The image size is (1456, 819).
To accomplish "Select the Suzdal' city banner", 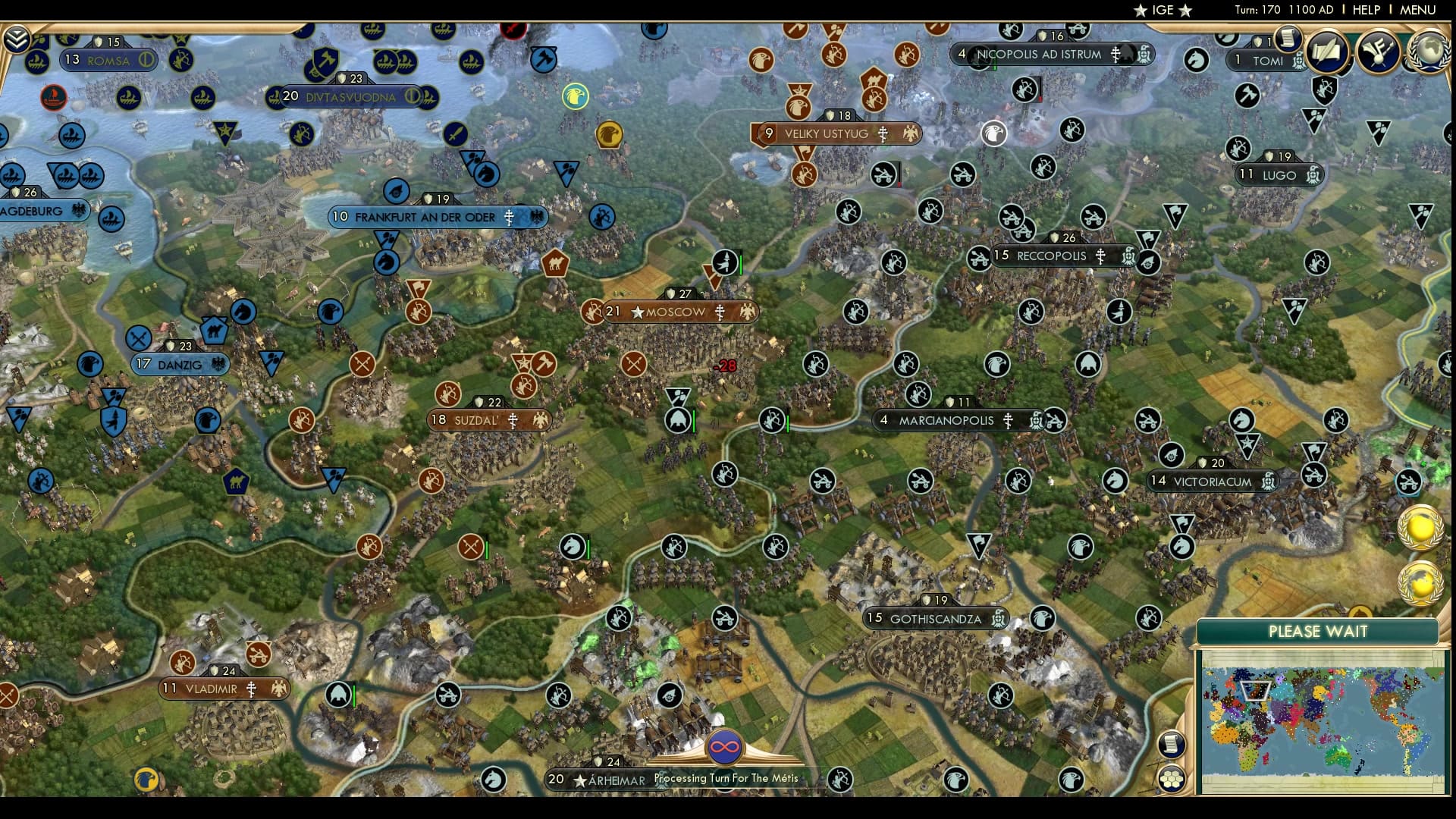I will click(489, 418).
